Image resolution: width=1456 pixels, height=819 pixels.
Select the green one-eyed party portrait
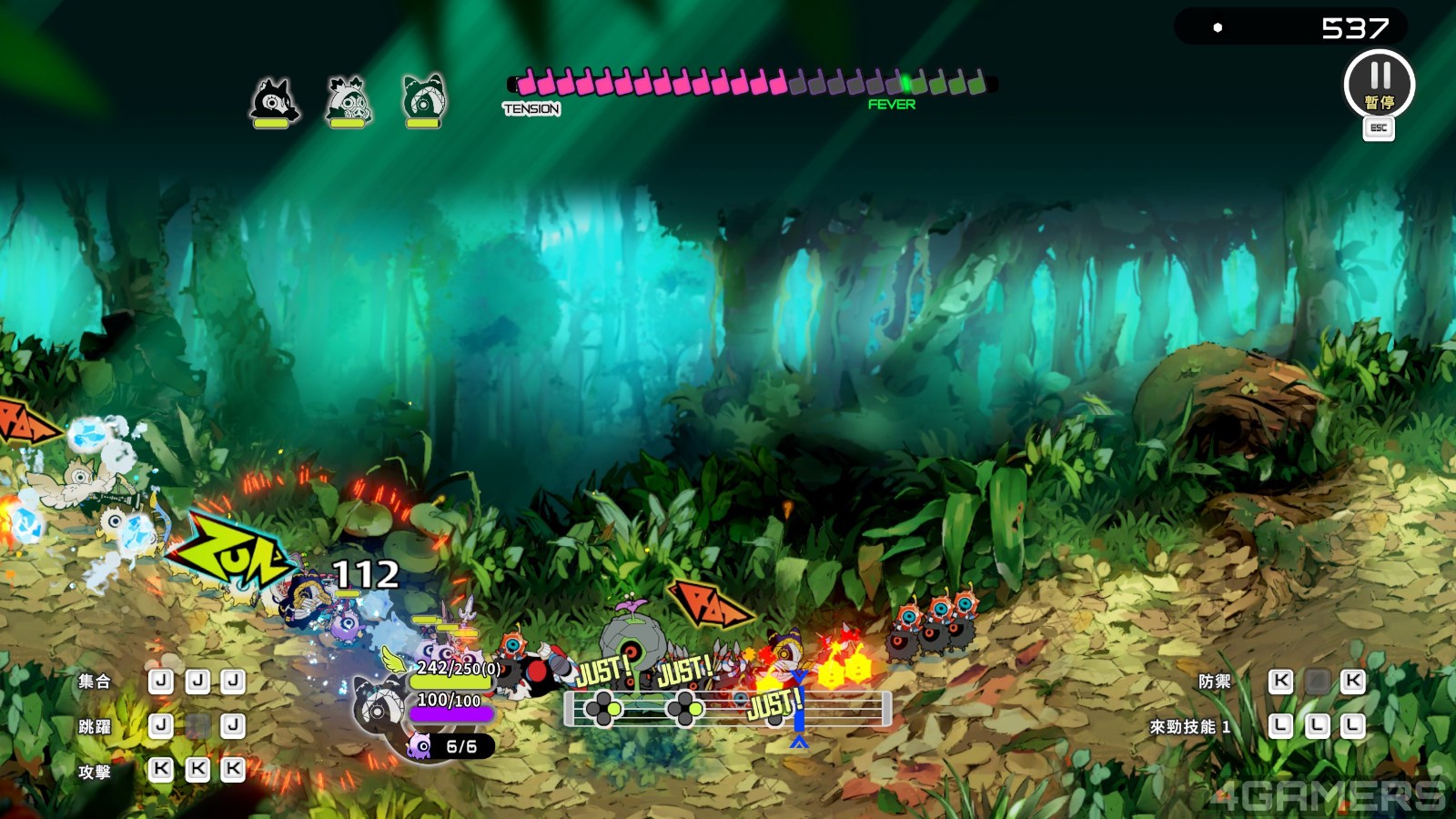[423, 100]
